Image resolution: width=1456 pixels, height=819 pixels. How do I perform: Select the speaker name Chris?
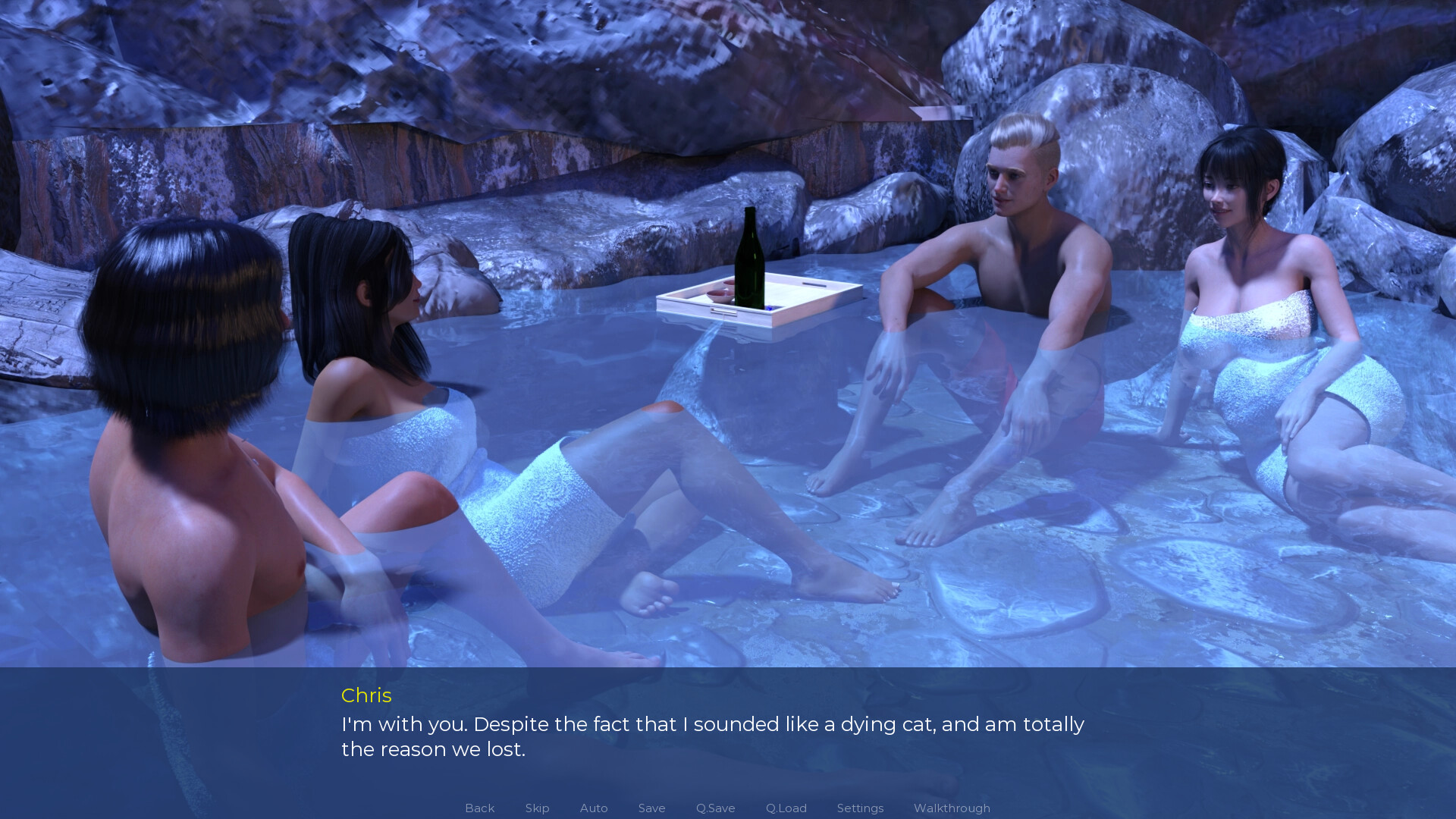[x=366, y=696]
